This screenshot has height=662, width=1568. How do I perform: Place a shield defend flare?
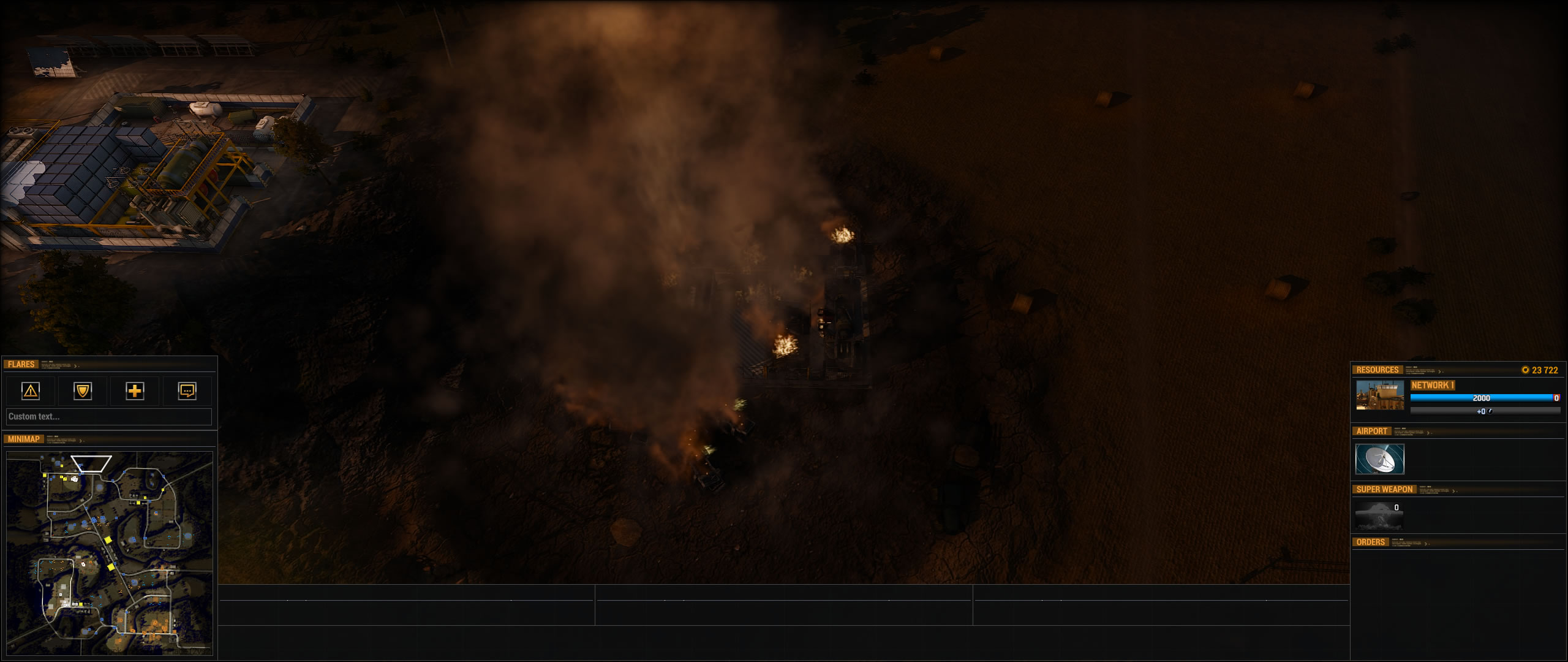[83, 391]
